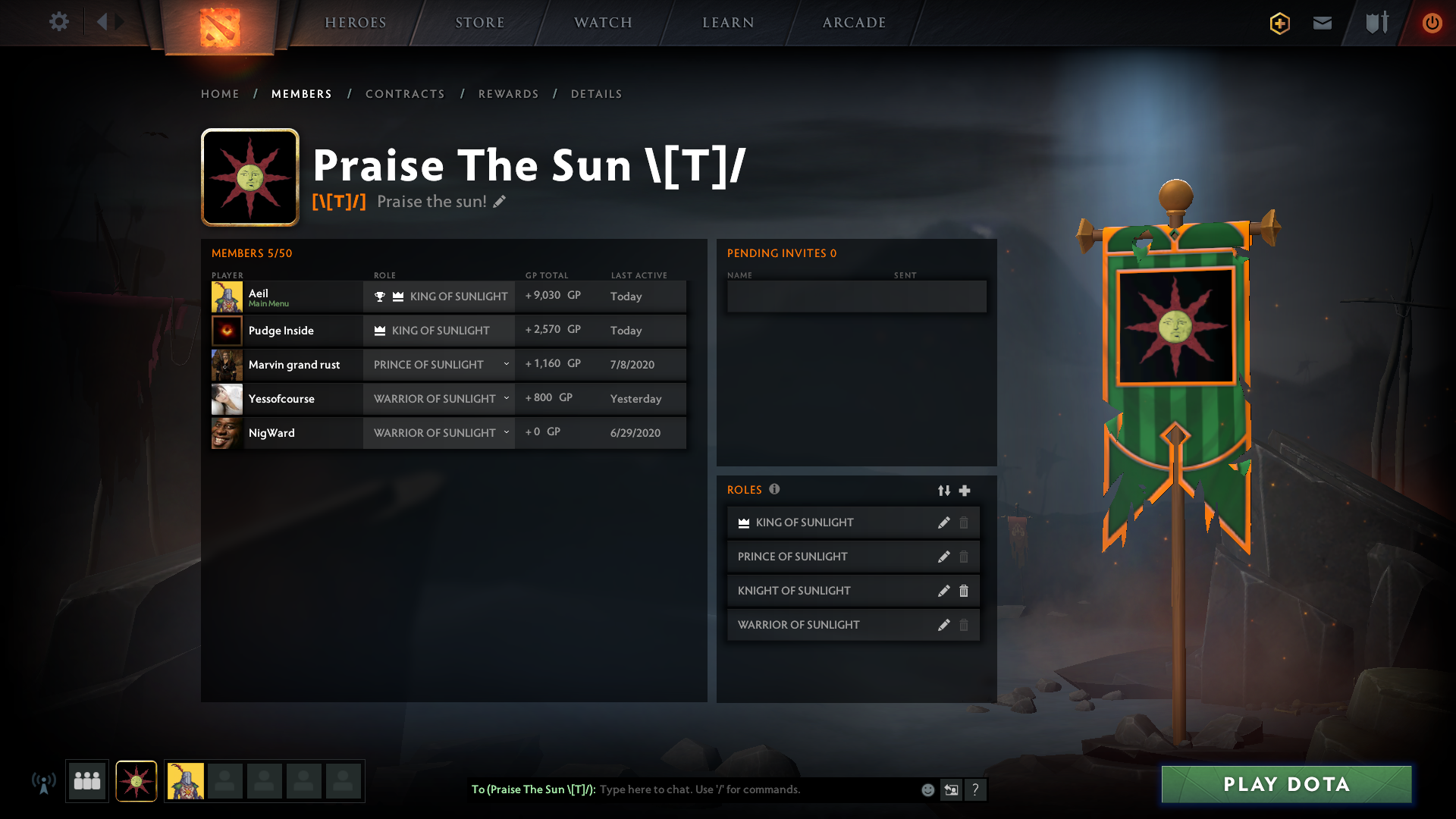Open the help question mark next to chat

977,789
